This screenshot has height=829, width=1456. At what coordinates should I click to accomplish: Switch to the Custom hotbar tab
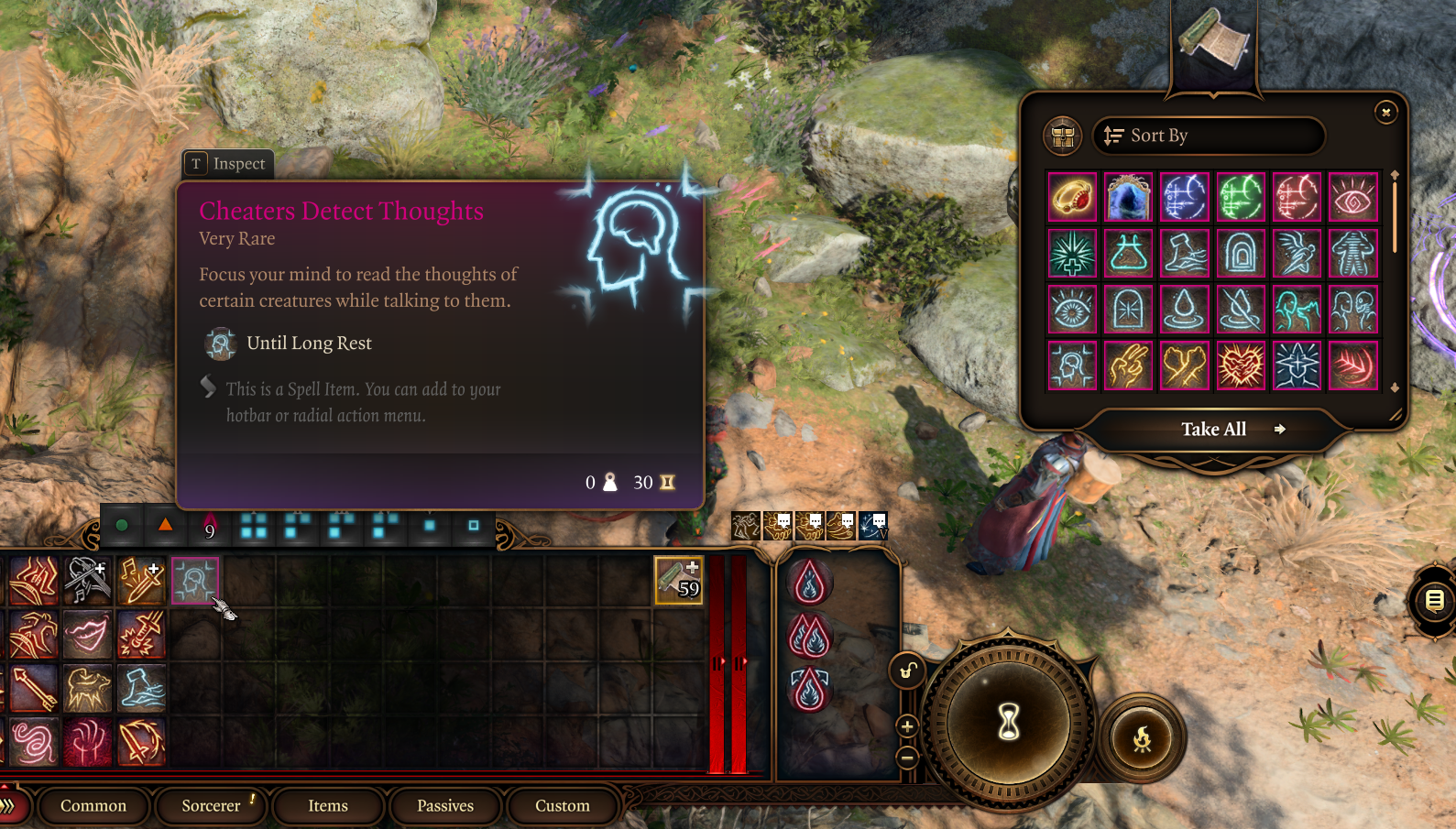(x=563, y=805)
